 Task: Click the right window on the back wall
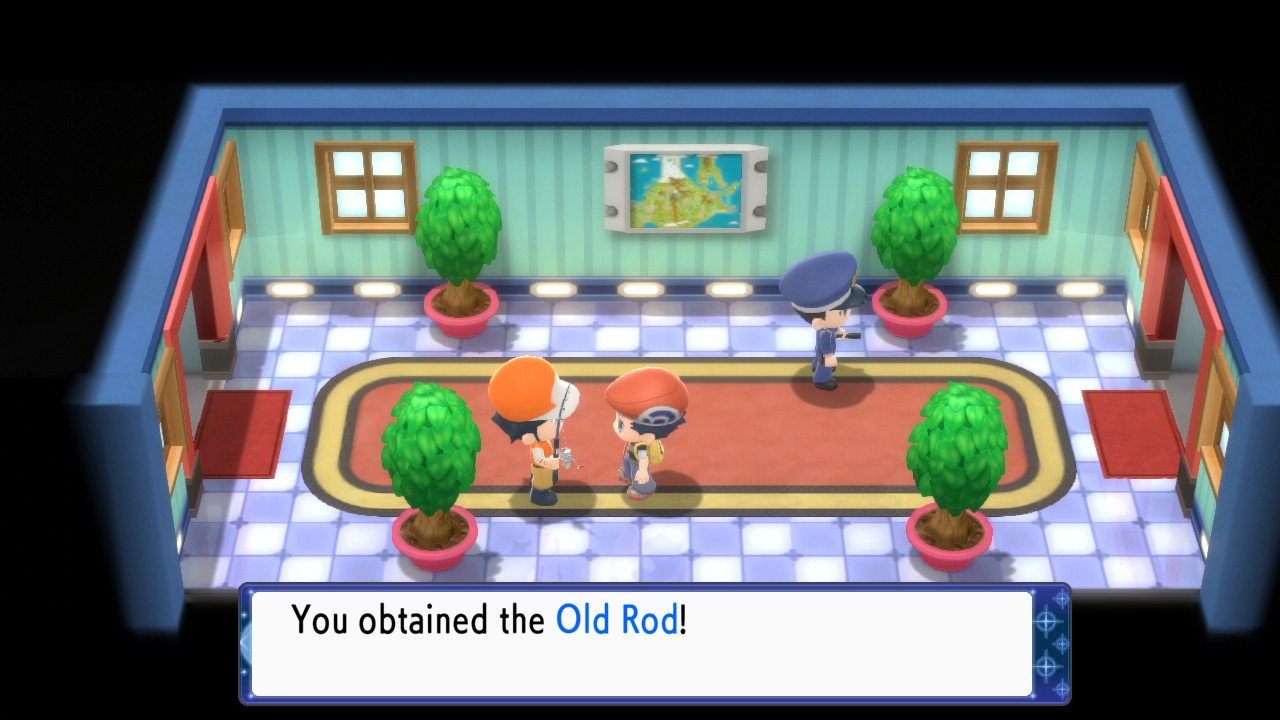click(x=1003, y=185)
